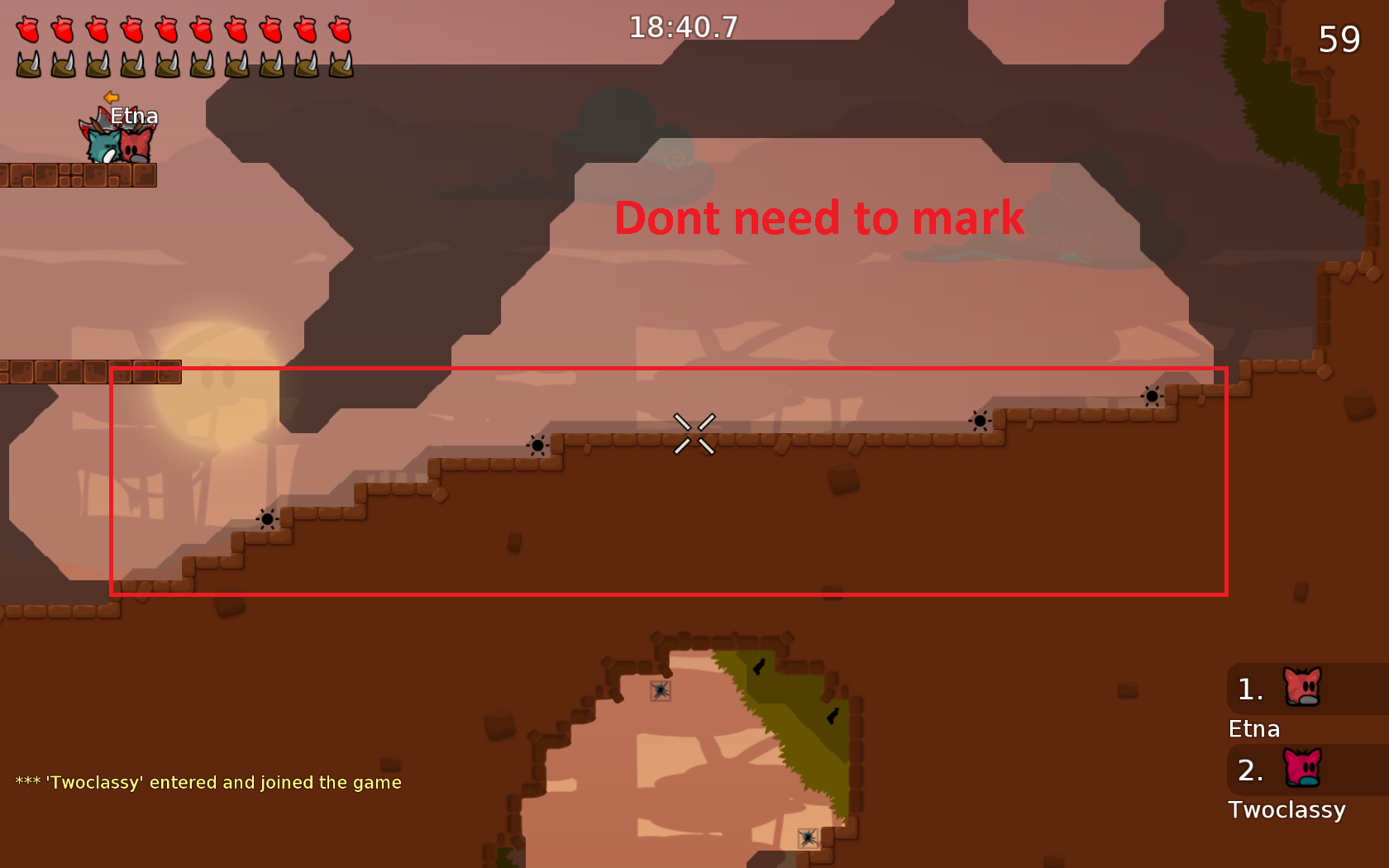Select the mine near the center platform edge

pos(538,445)
